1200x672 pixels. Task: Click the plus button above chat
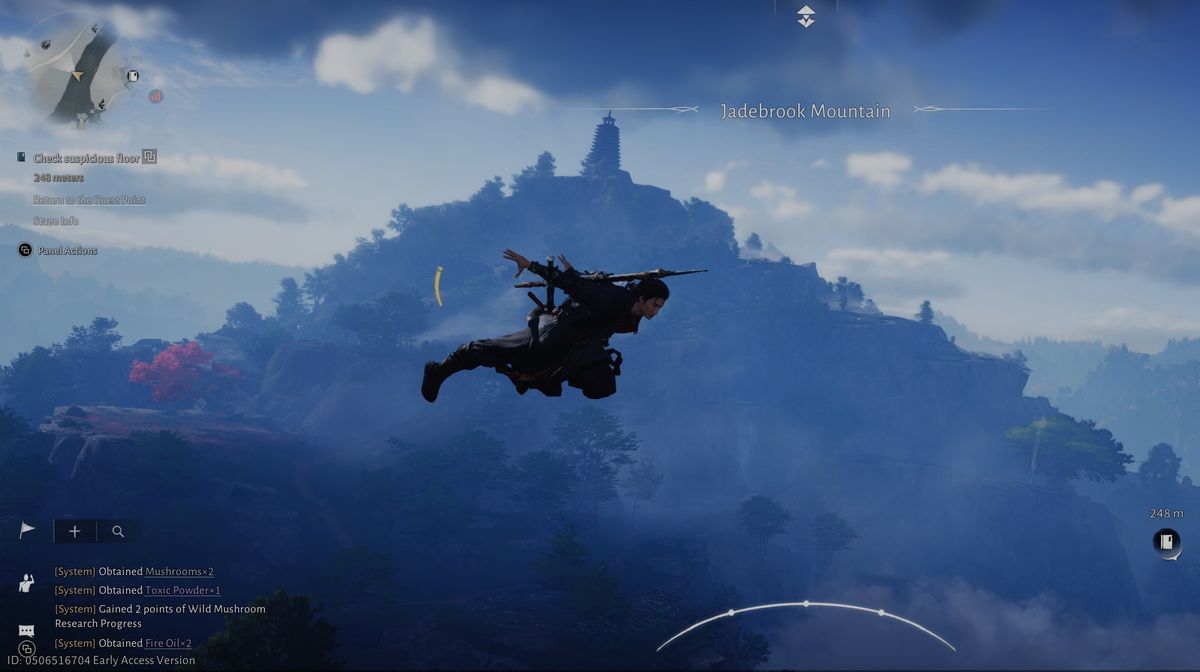tap(74, 531)
